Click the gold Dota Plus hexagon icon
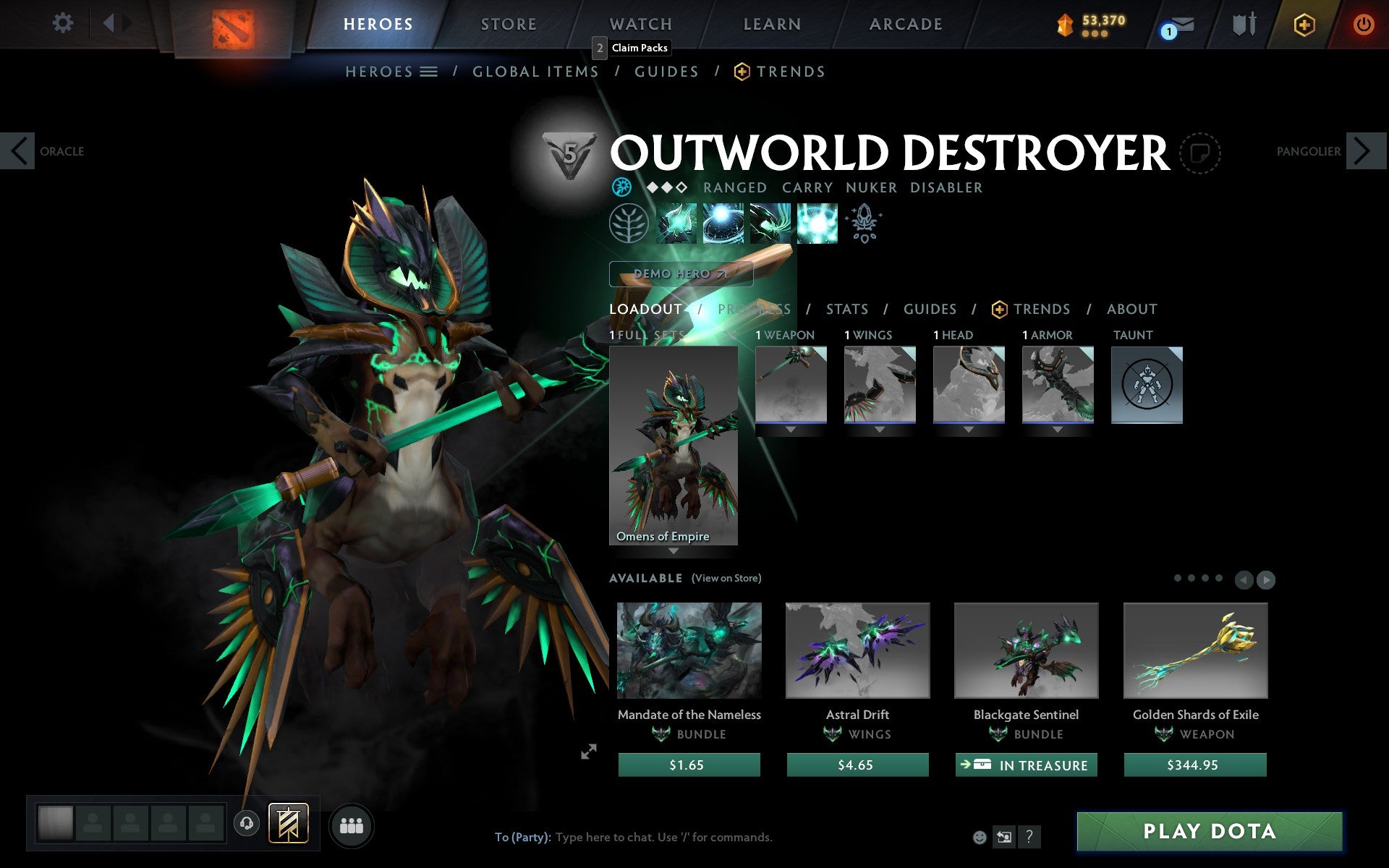 [x=1304, y=24]
